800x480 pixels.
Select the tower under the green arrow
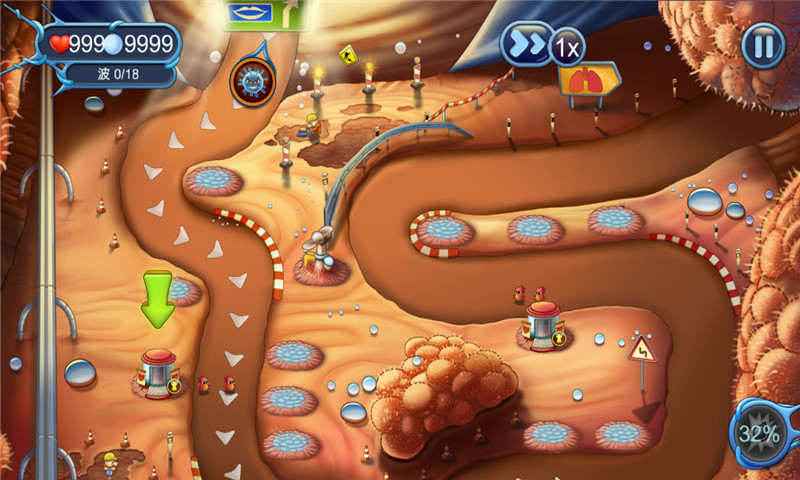click(158, 373)
